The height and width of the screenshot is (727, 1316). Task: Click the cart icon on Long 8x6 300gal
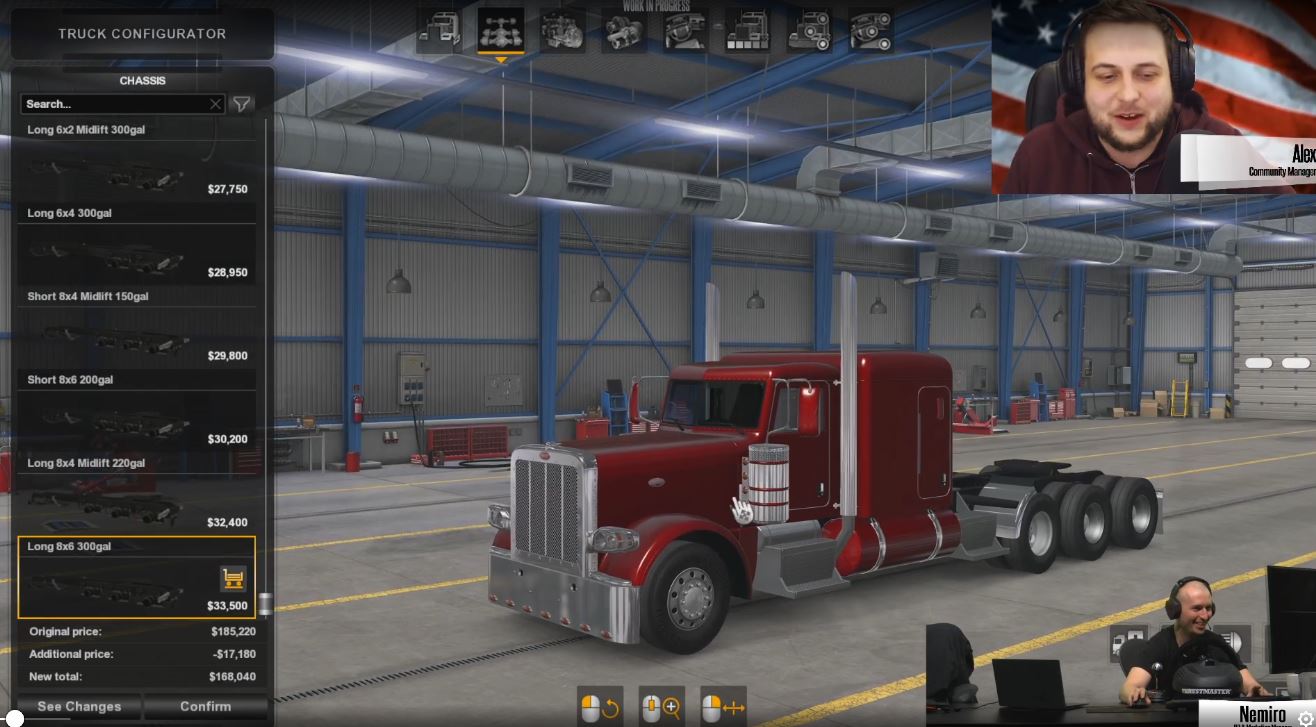click(x=233, y=578)
